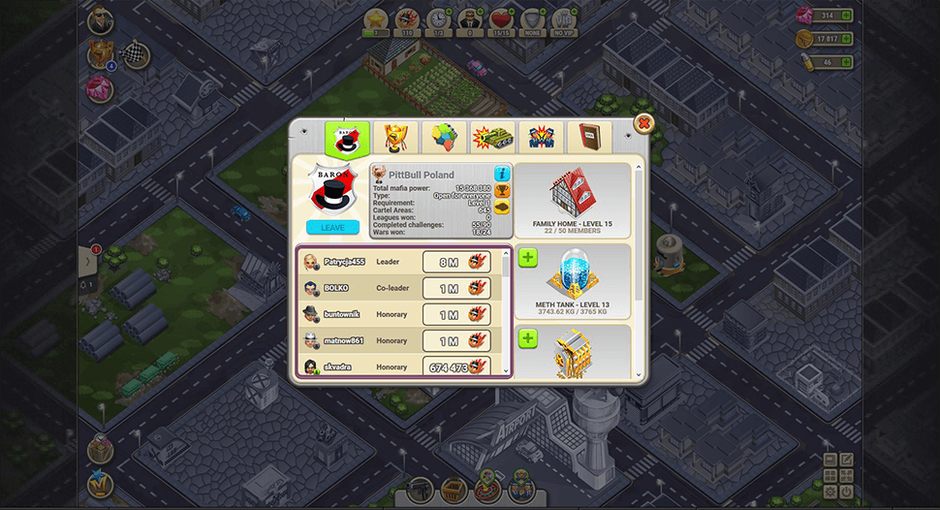The height and width of the screenshot is (510, 940).
Task: Select member matnow861 row
Action: pyautogui.click(x=360, y=341)
